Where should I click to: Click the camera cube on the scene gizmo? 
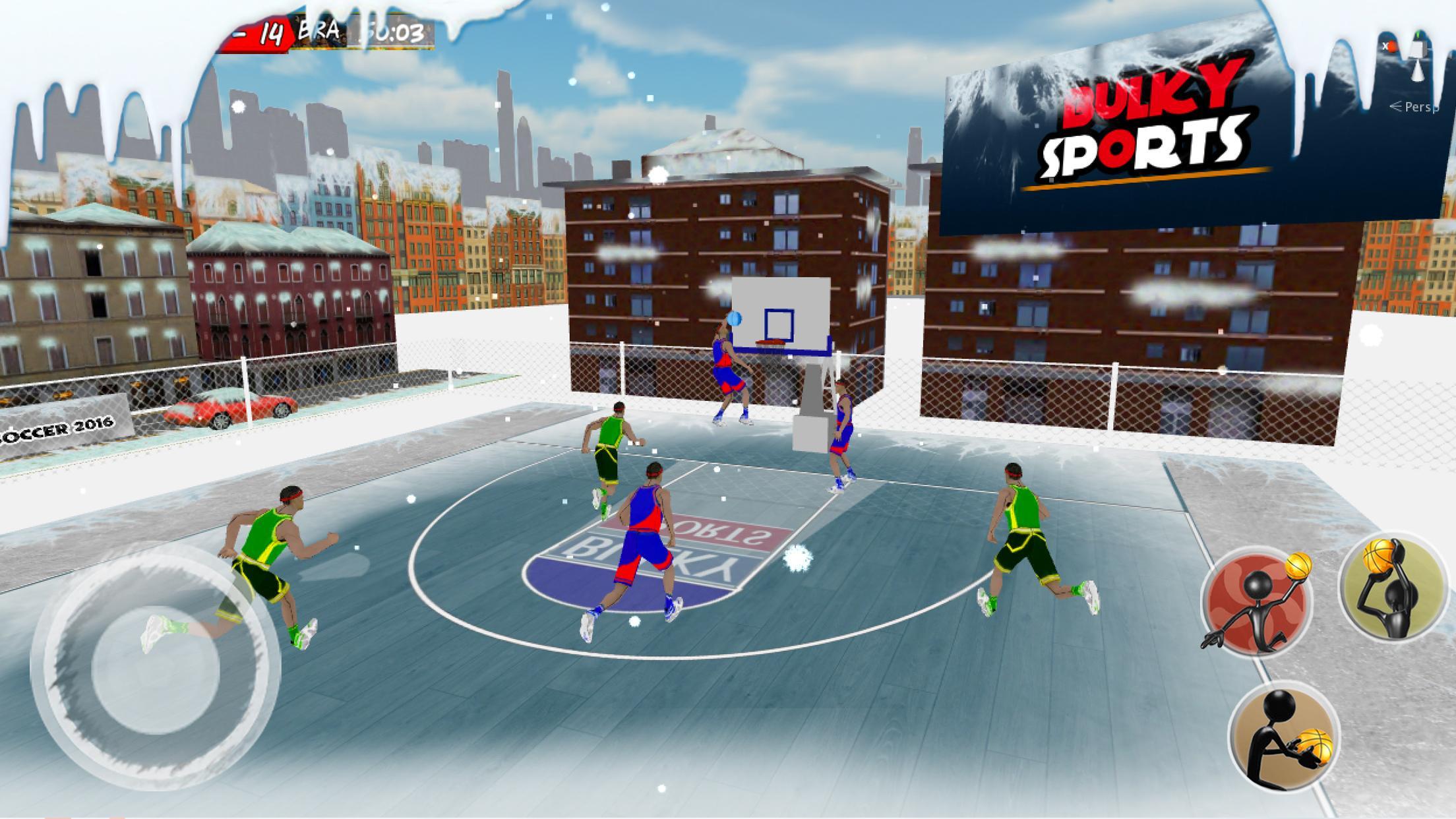(1416, 49)
